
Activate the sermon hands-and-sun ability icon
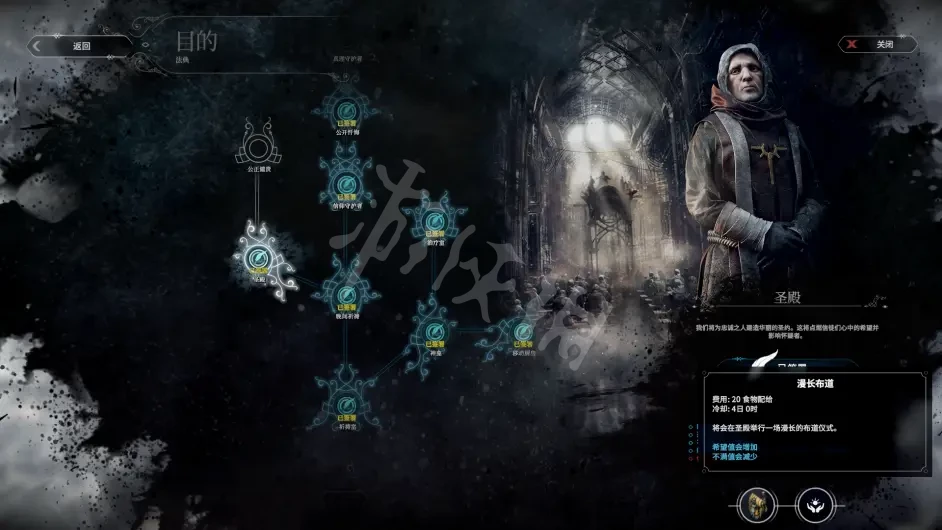click(814, 504)
